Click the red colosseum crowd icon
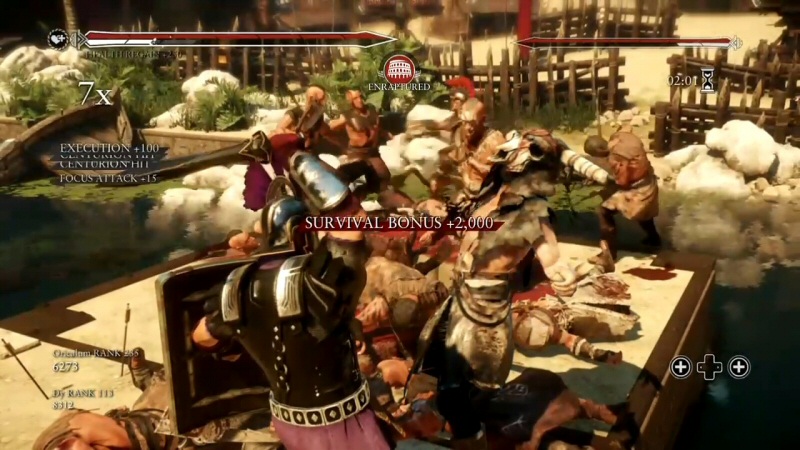This screenshot has height=450, width=800. tap(399, 68)
